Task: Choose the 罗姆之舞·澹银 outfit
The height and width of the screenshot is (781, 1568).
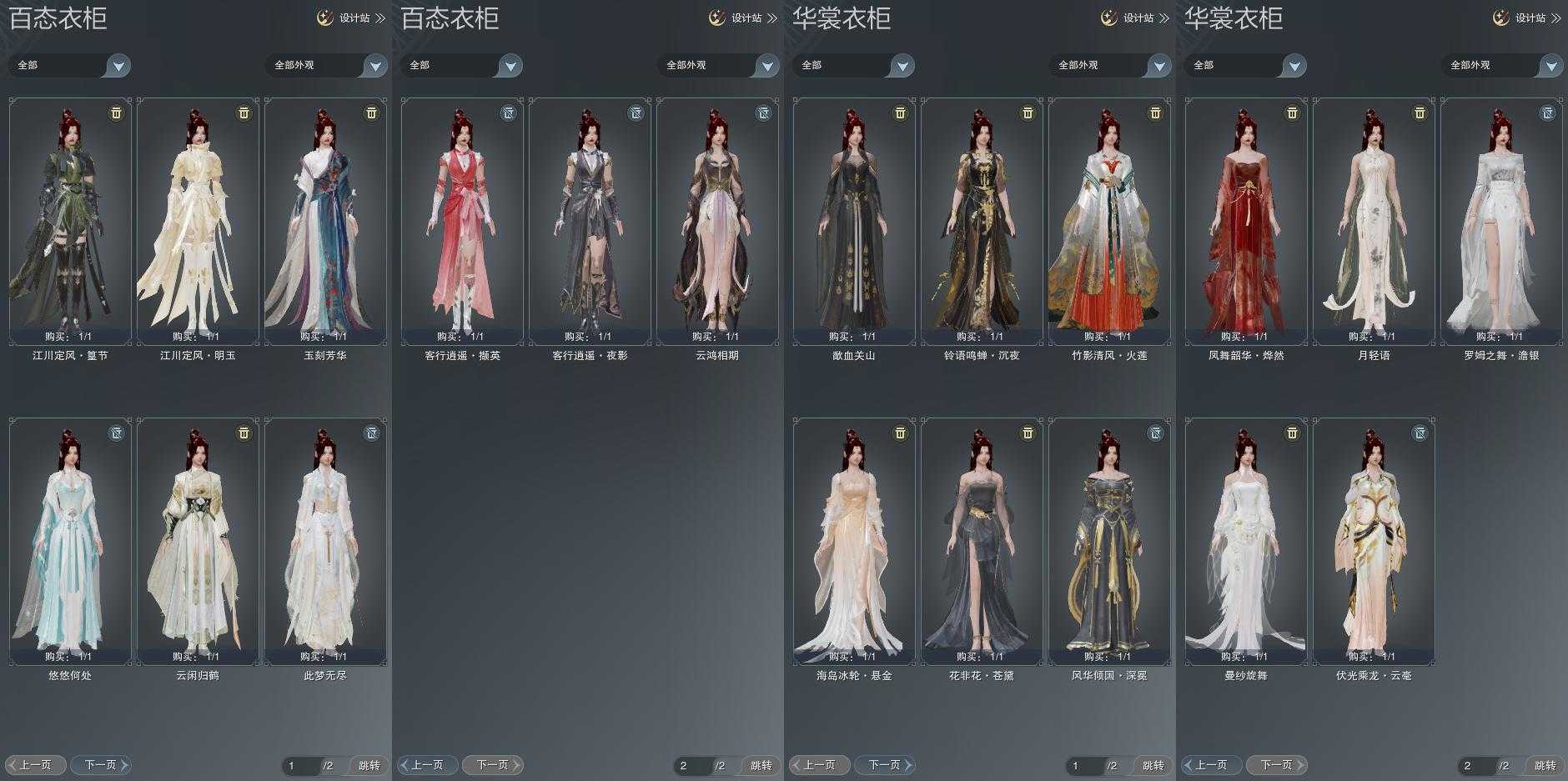Action: 1501,221
